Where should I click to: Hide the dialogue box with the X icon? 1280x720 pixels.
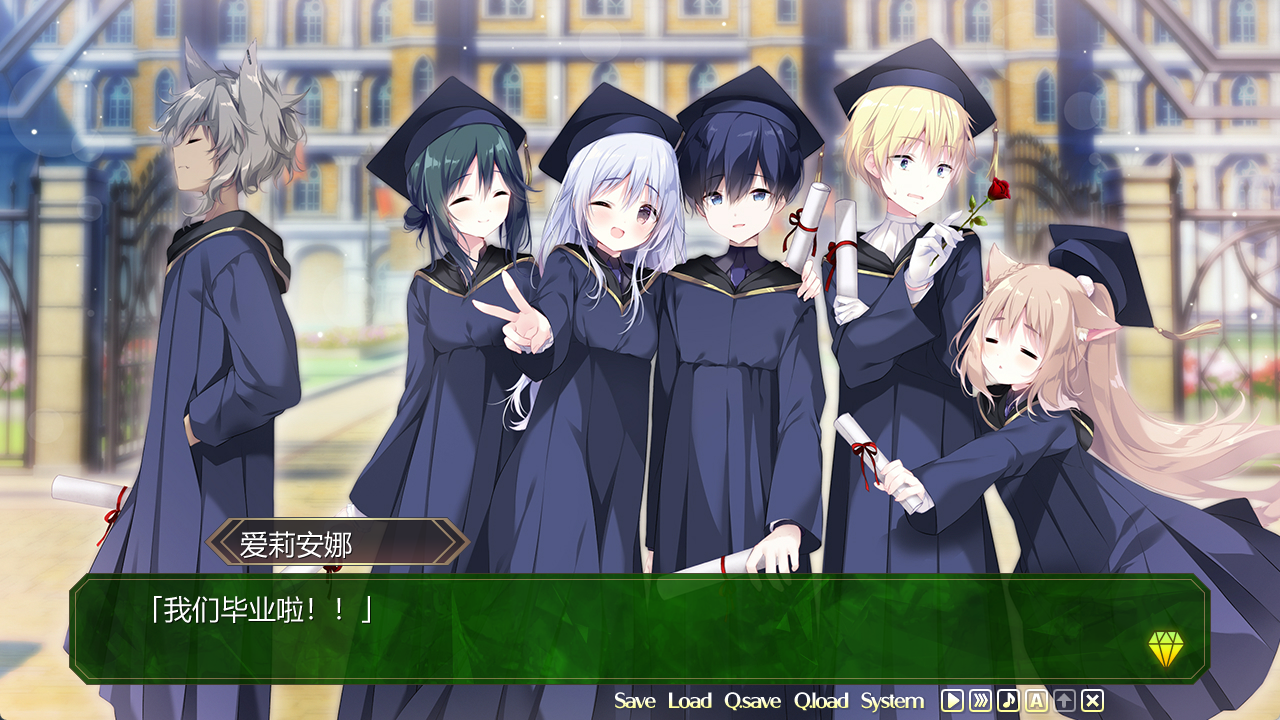coord(1092,701)
